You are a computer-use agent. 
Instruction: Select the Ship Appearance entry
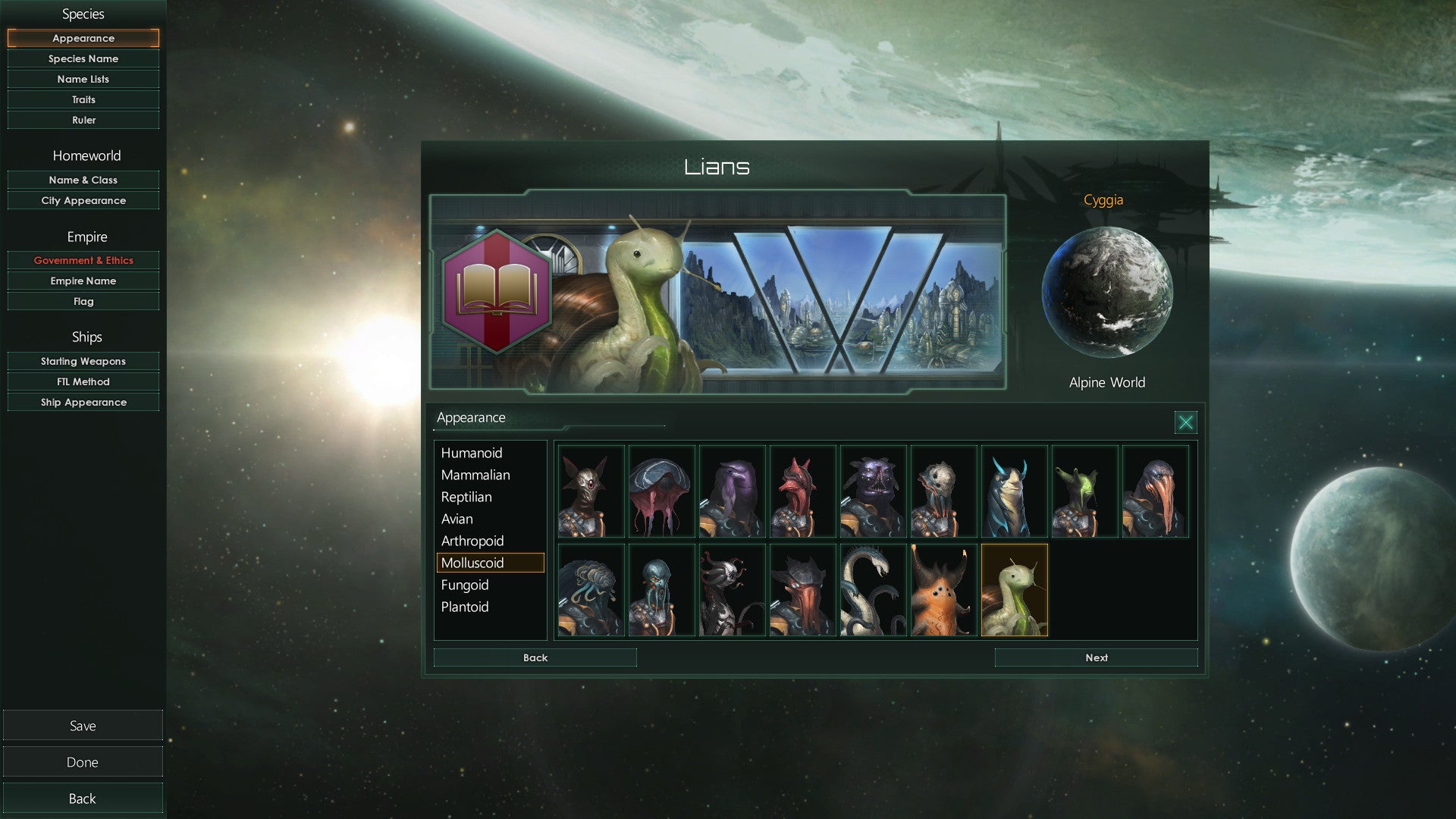(x=83, y=402)
